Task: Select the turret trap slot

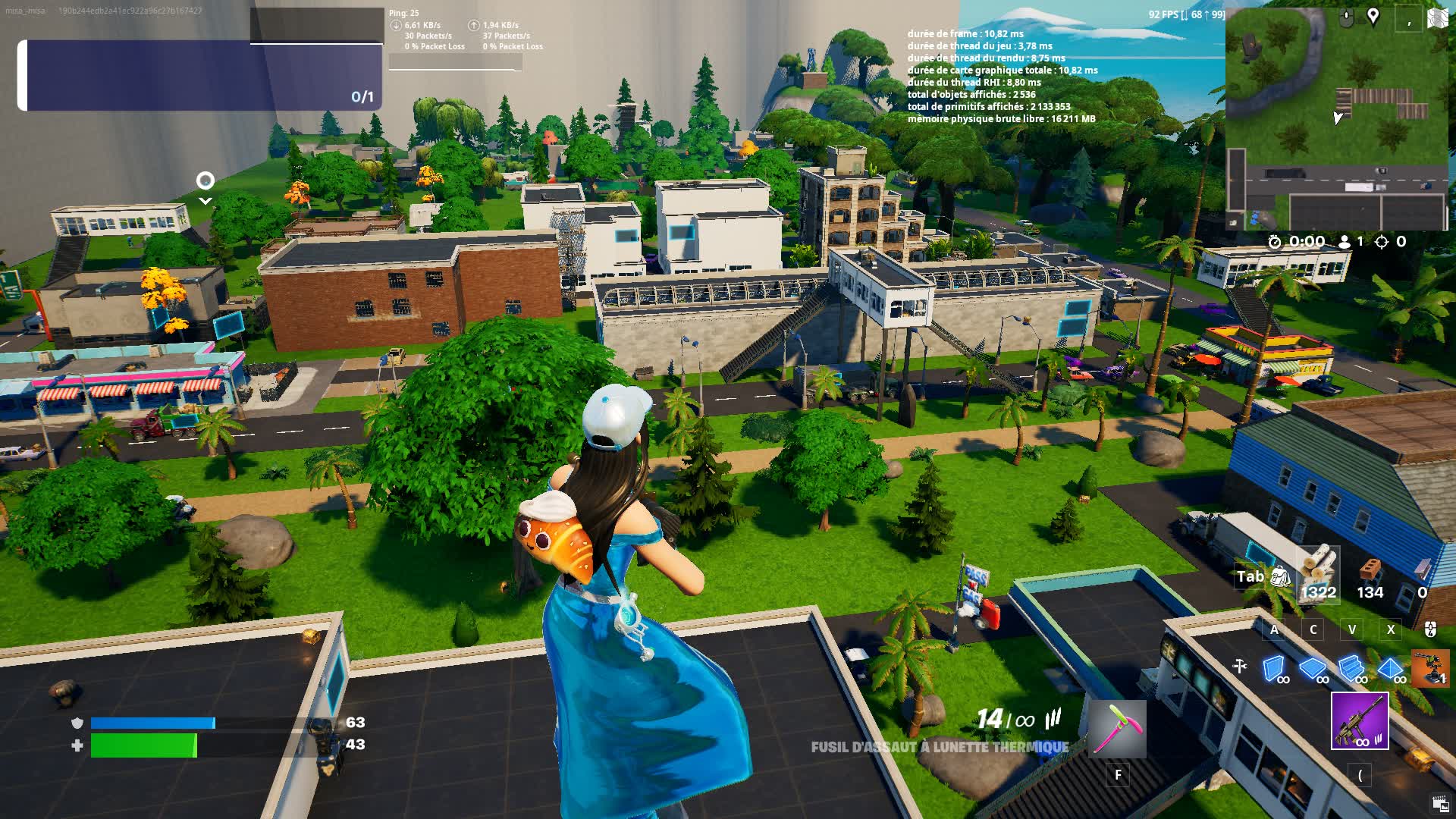Action: click(1430, 669)
